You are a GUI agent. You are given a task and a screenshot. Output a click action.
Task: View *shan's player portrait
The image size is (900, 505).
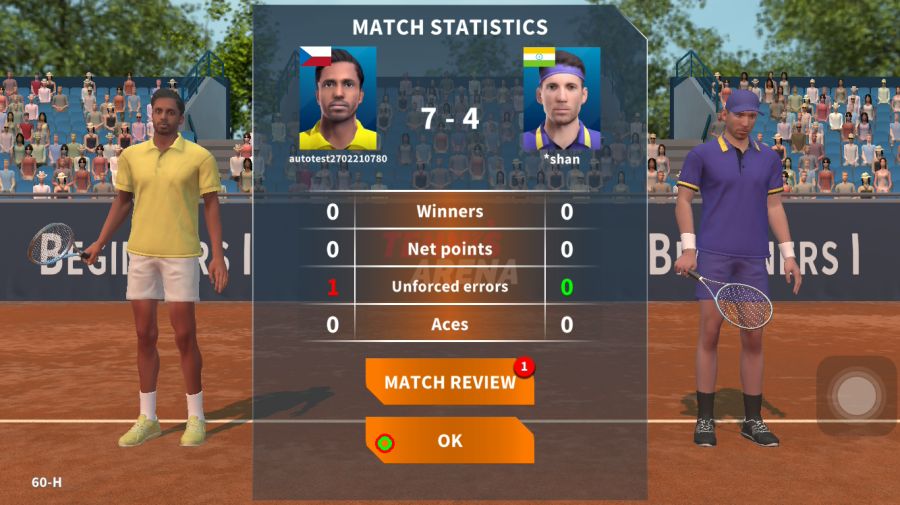(x=561, y=99)
